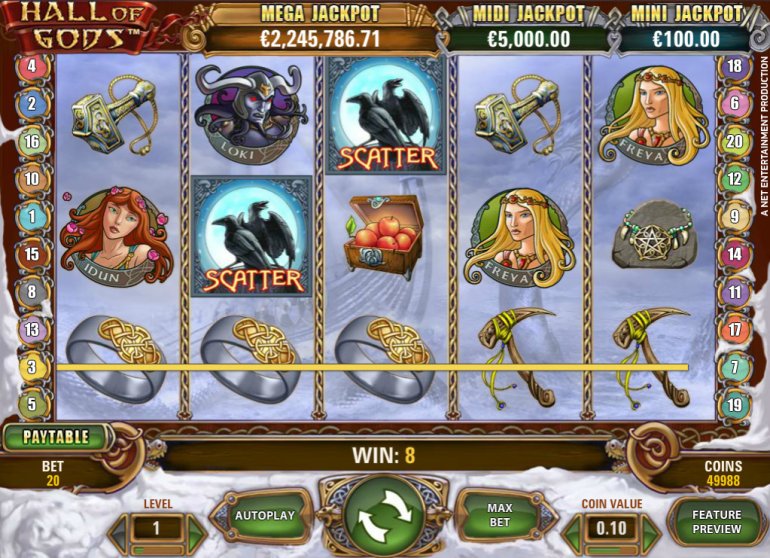Viewport: 770px width, 558px height.
Task: Open the Paytable
Action: pyautogui.click(x=57, y=437)
